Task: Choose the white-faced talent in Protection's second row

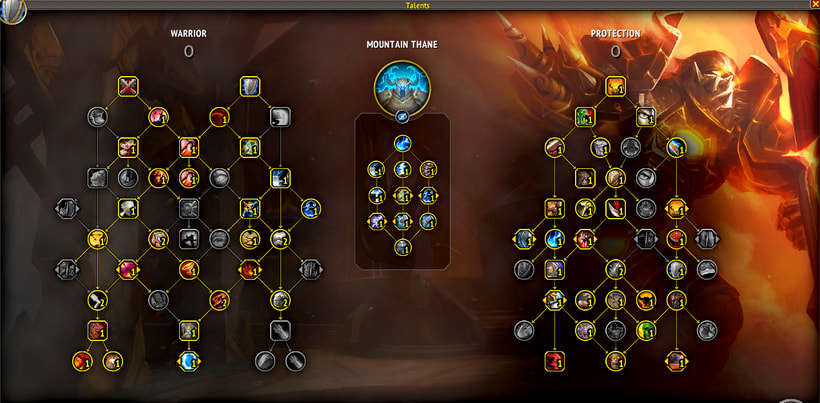Action: click(645, 117)
